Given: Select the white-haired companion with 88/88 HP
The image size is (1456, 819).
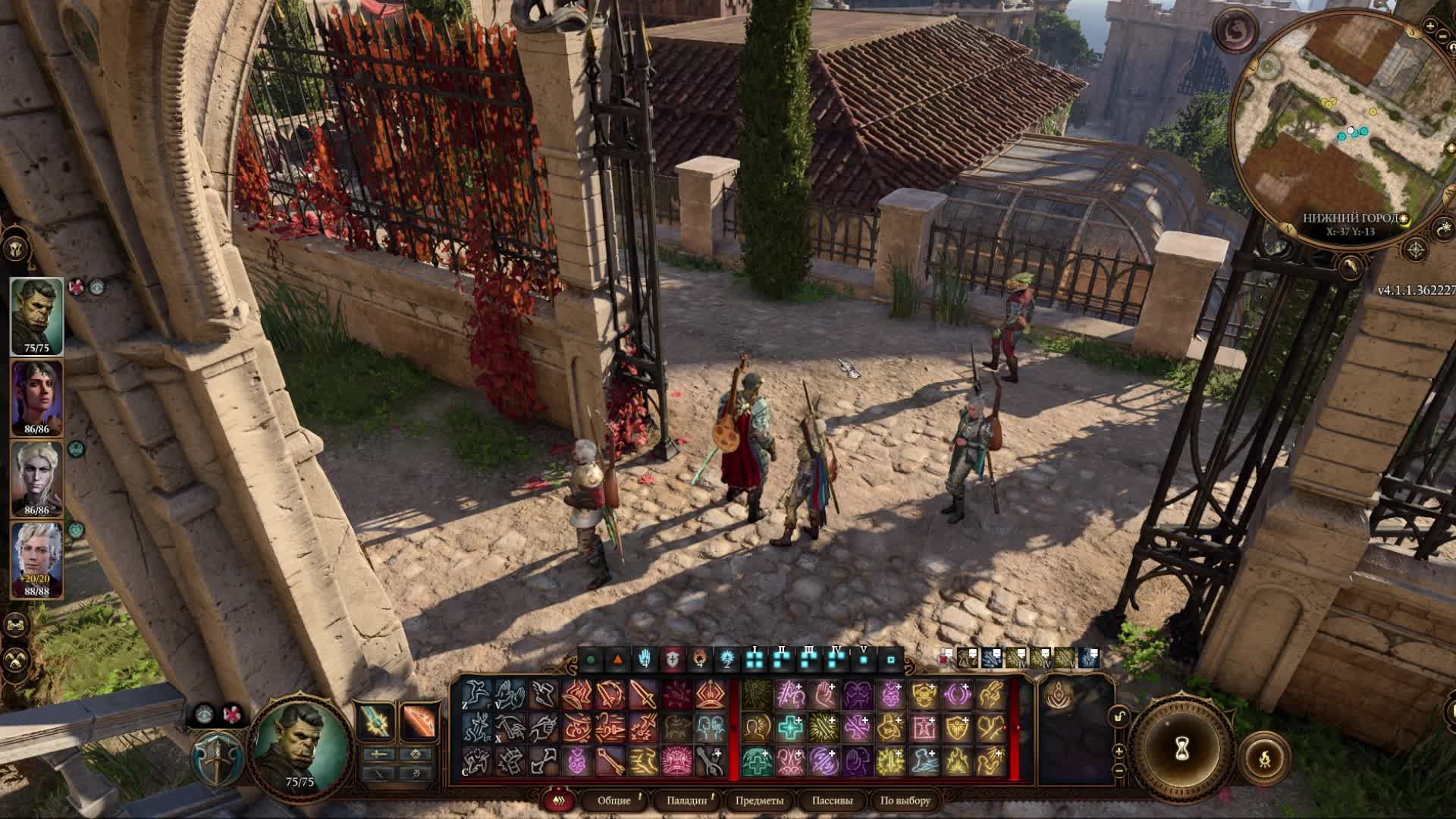Looking at the screenshot, I should point(36,559).
